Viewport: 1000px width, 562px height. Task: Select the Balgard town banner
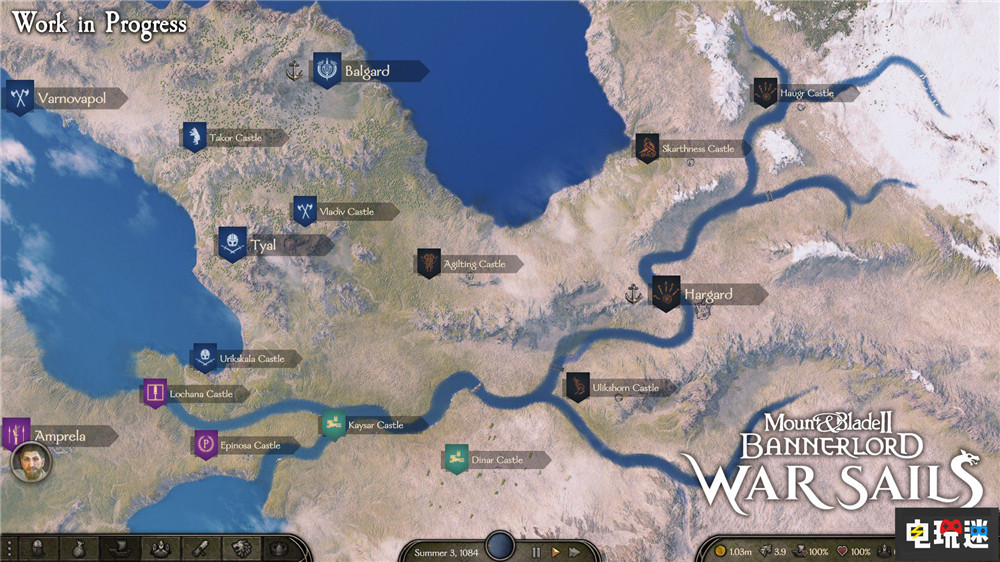click(x=327, y=70)
